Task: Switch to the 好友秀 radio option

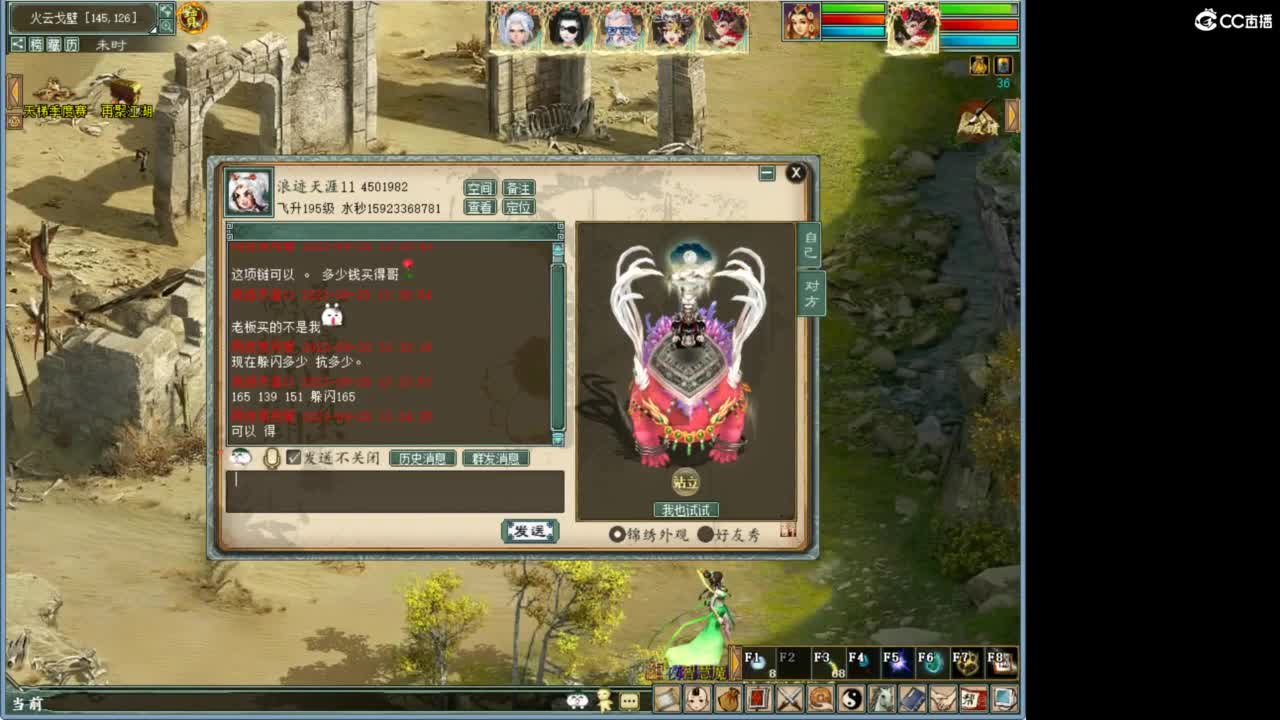Action: [x=706, y=534]
